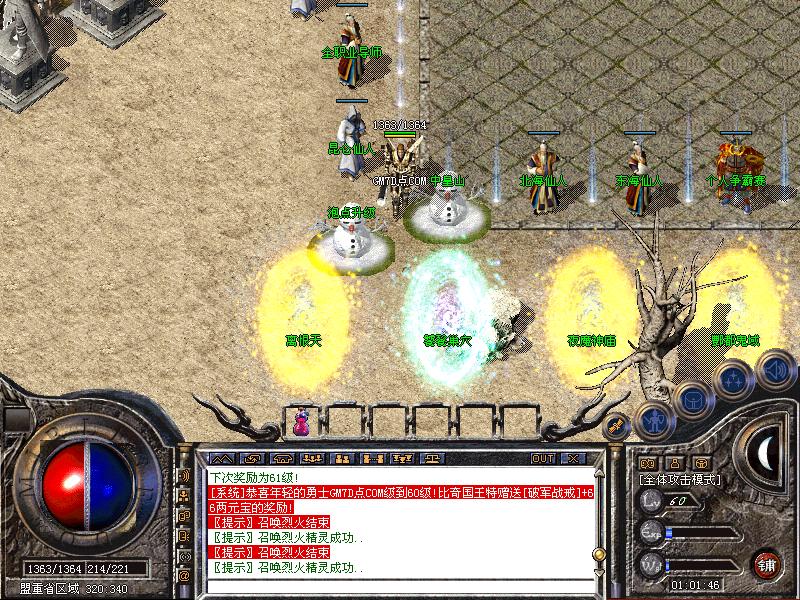Open the bag inventory round button
Viewport: 800px width, 600px height.
click(692, 398)
